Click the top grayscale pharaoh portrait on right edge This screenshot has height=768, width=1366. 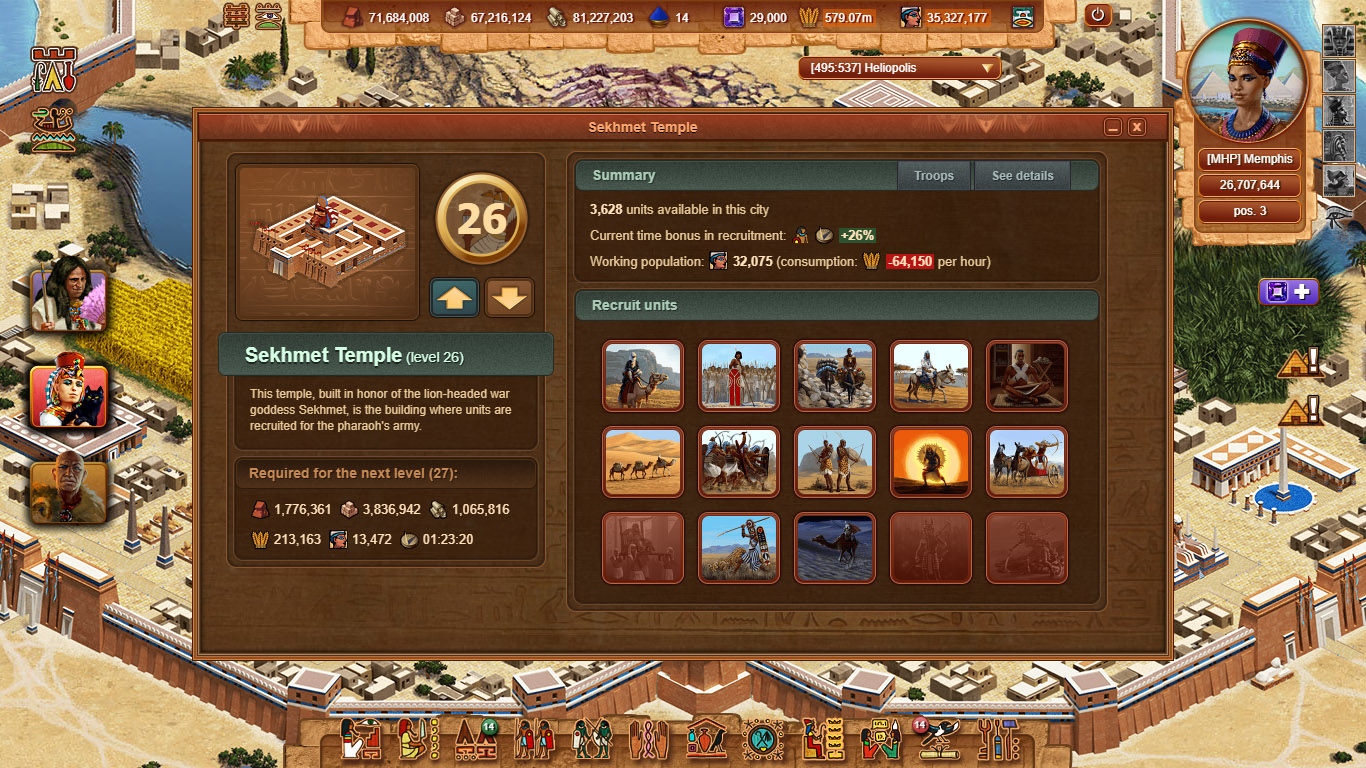coord(1339,40)
